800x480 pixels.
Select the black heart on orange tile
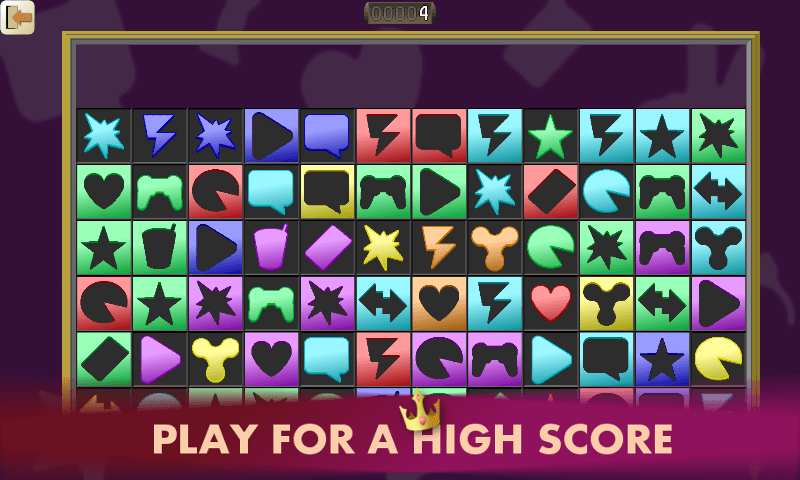point(439,303)
